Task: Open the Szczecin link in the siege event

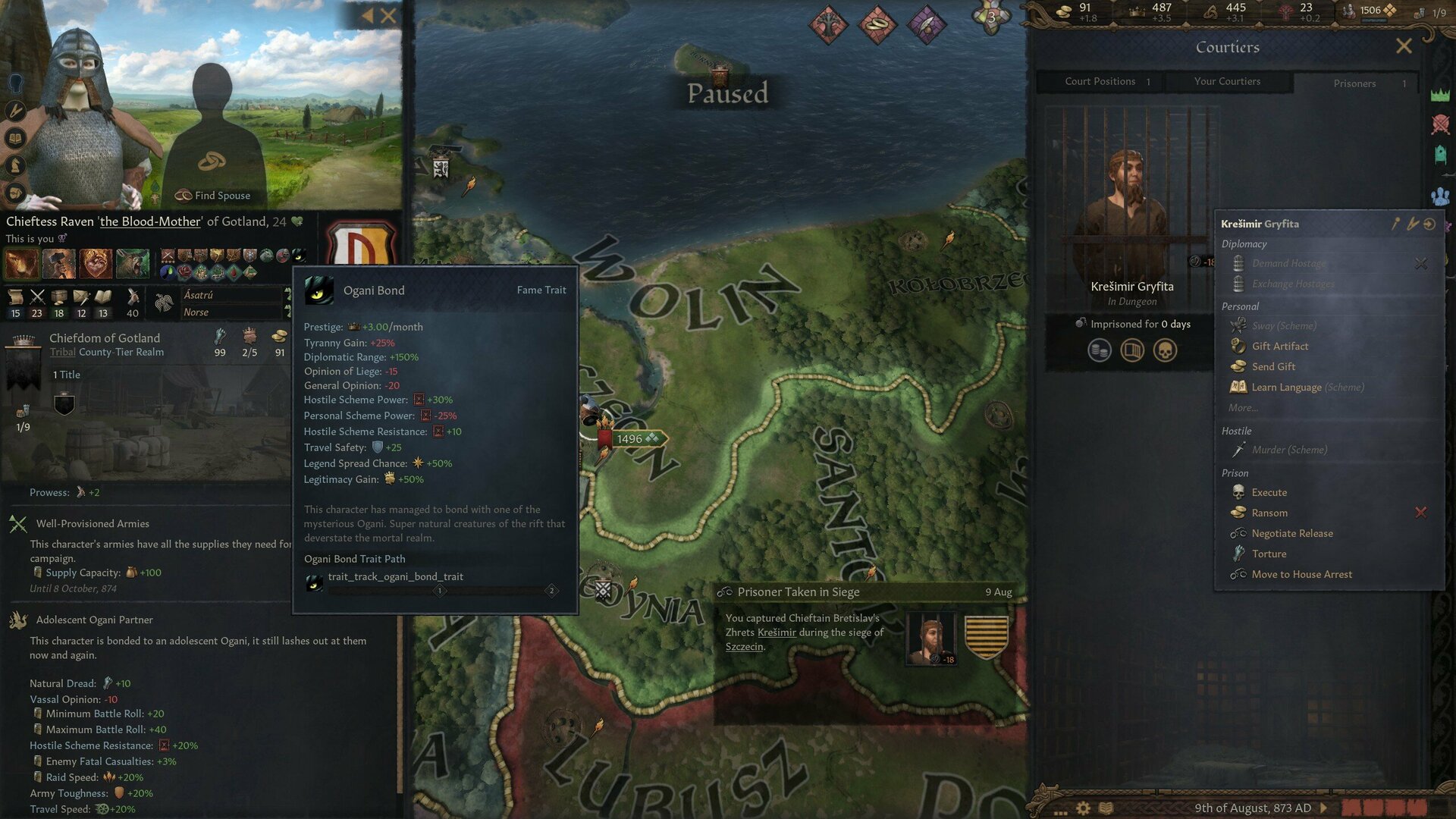Action: (743, 646)
